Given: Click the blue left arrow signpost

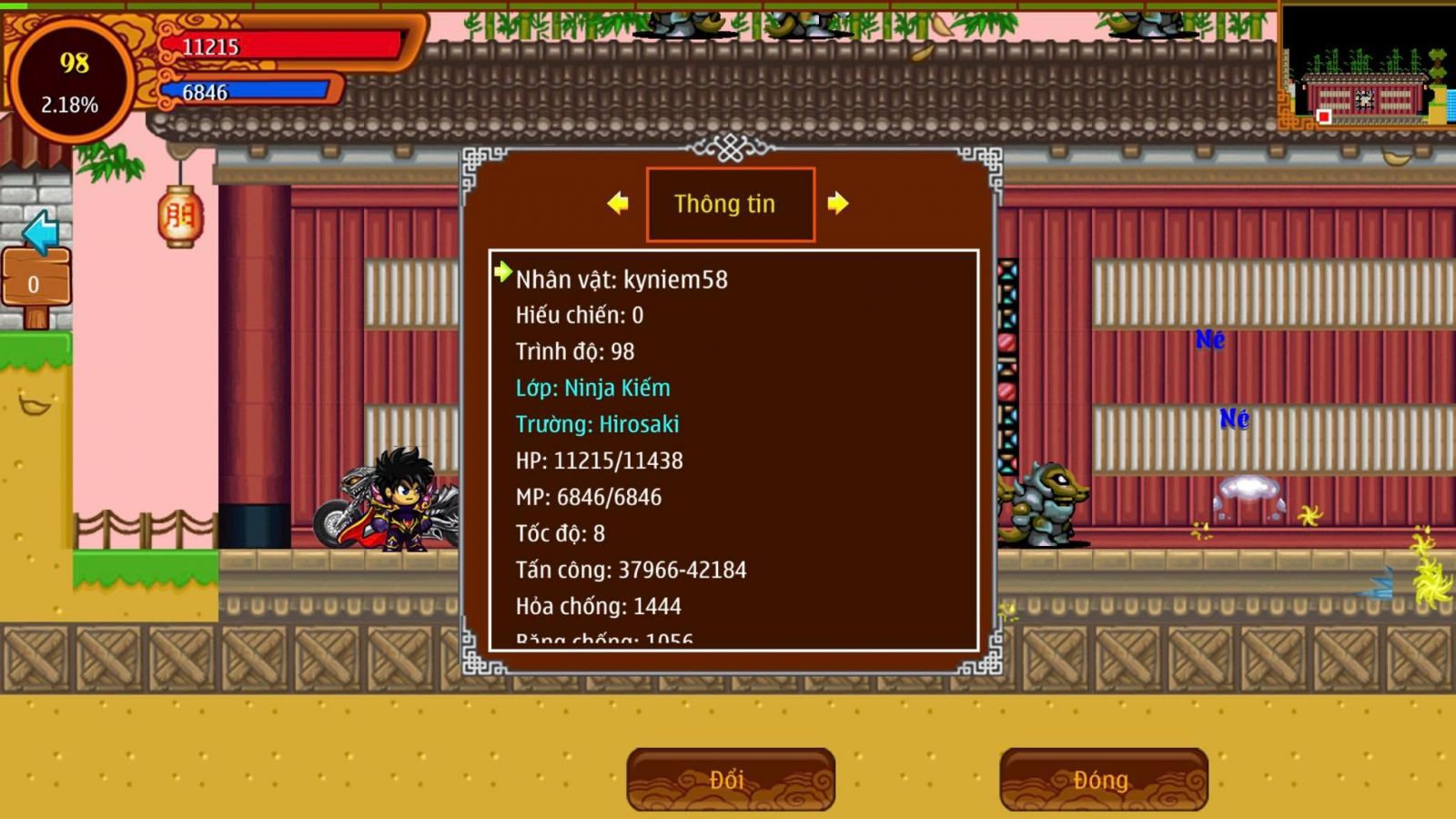Looking at the screenshot, I should coord(40,232).
